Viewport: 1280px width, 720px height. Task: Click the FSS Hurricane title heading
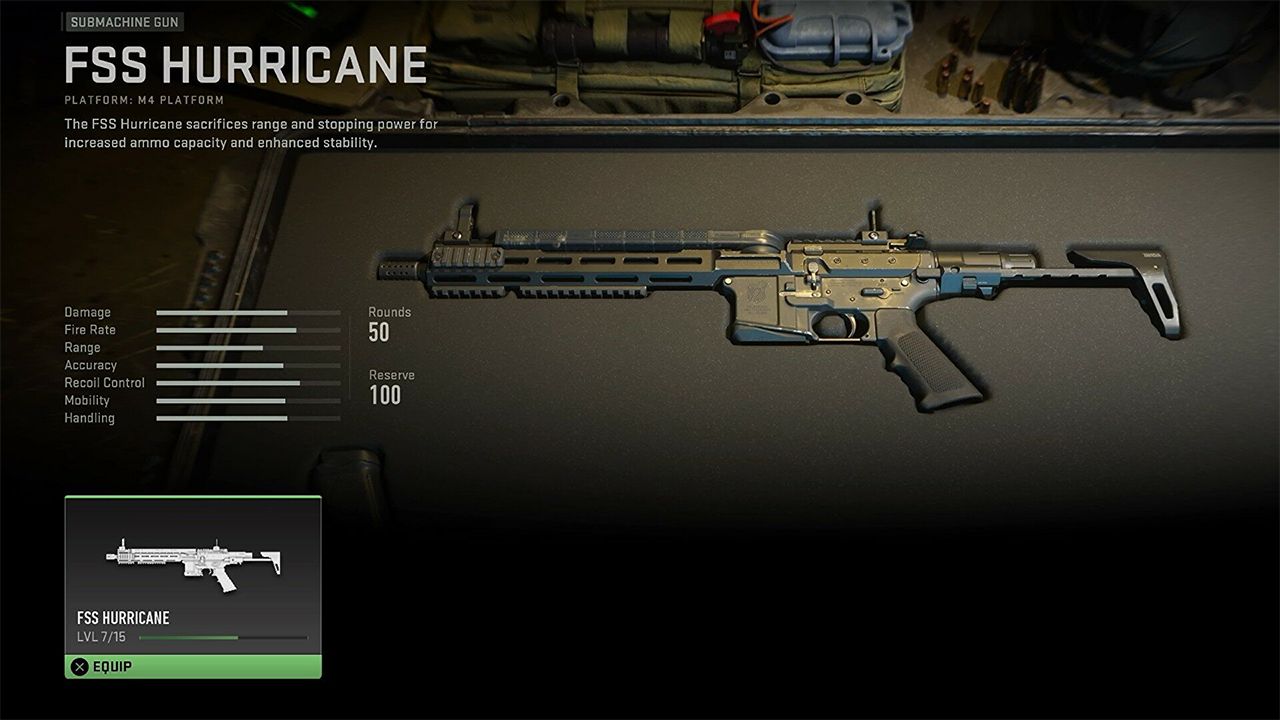(244, 65)
